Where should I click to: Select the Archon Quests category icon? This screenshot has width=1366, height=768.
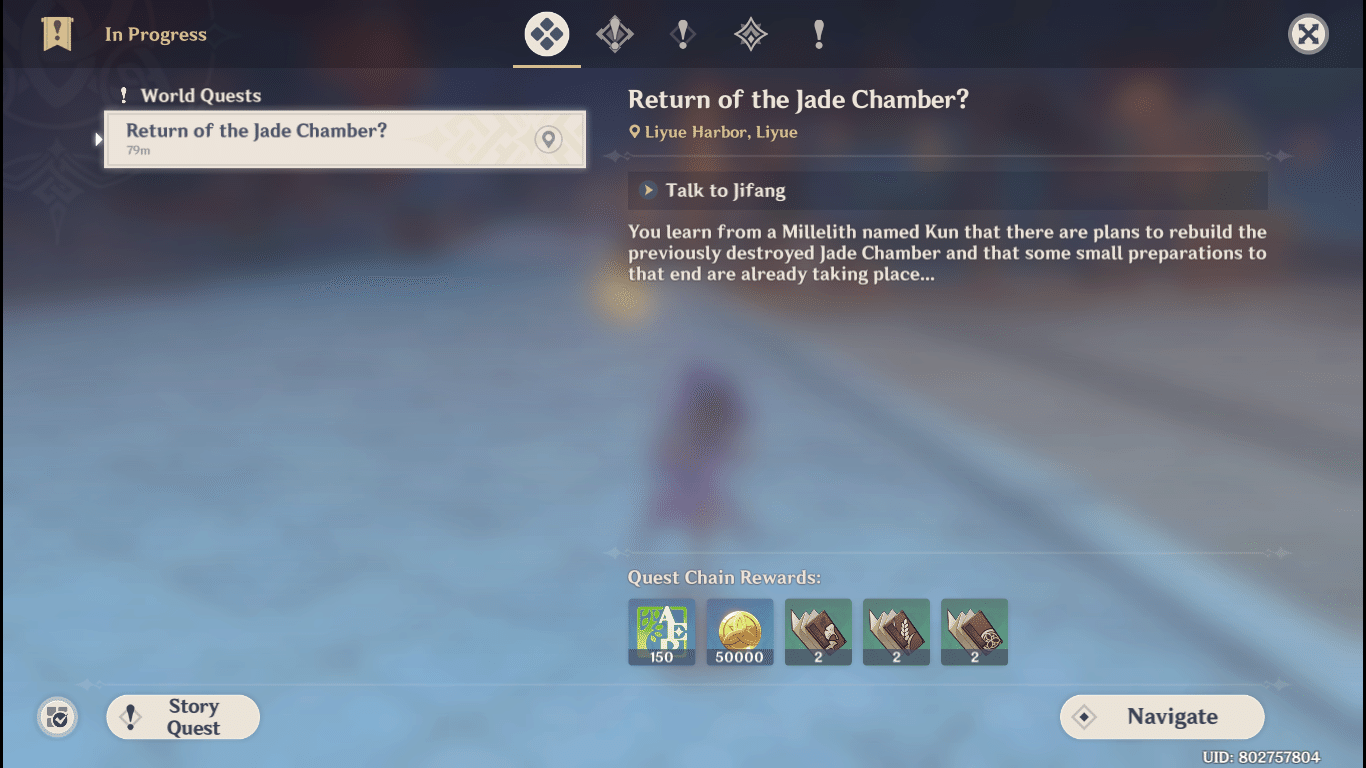[x=614, y=33]
